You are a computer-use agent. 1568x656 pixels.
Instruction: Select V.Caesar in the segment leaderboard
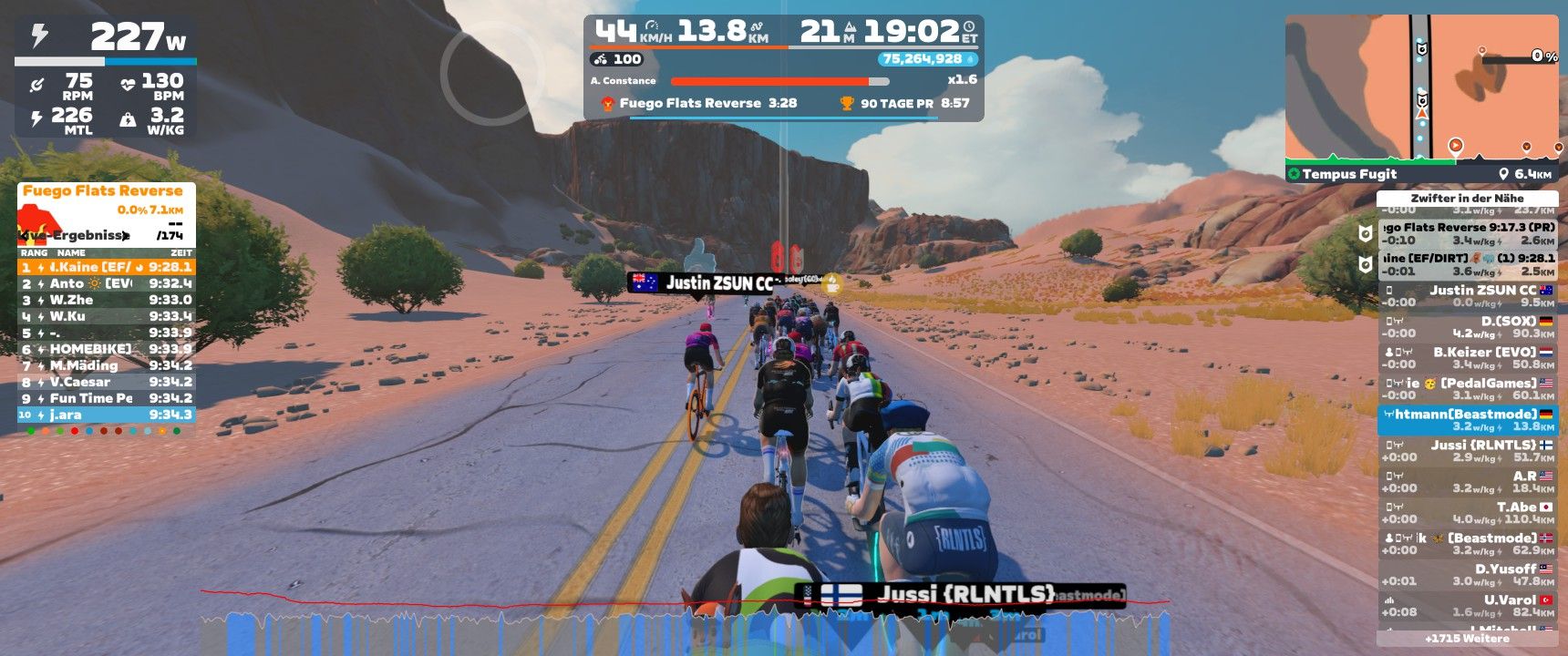pyautogui.click(x=106, y=382)
